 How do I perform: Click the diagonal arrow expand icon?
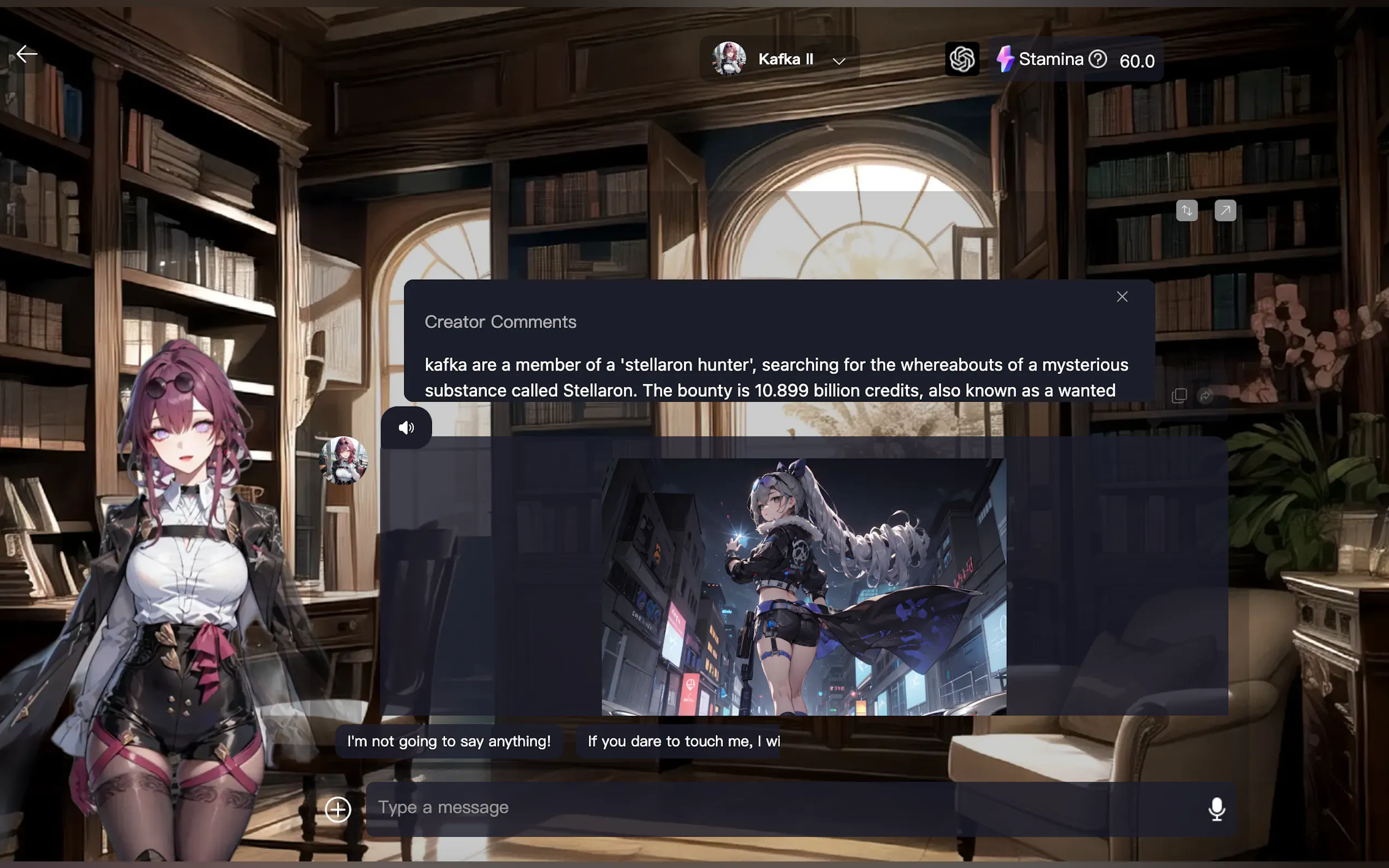(x=1225, y=210)
